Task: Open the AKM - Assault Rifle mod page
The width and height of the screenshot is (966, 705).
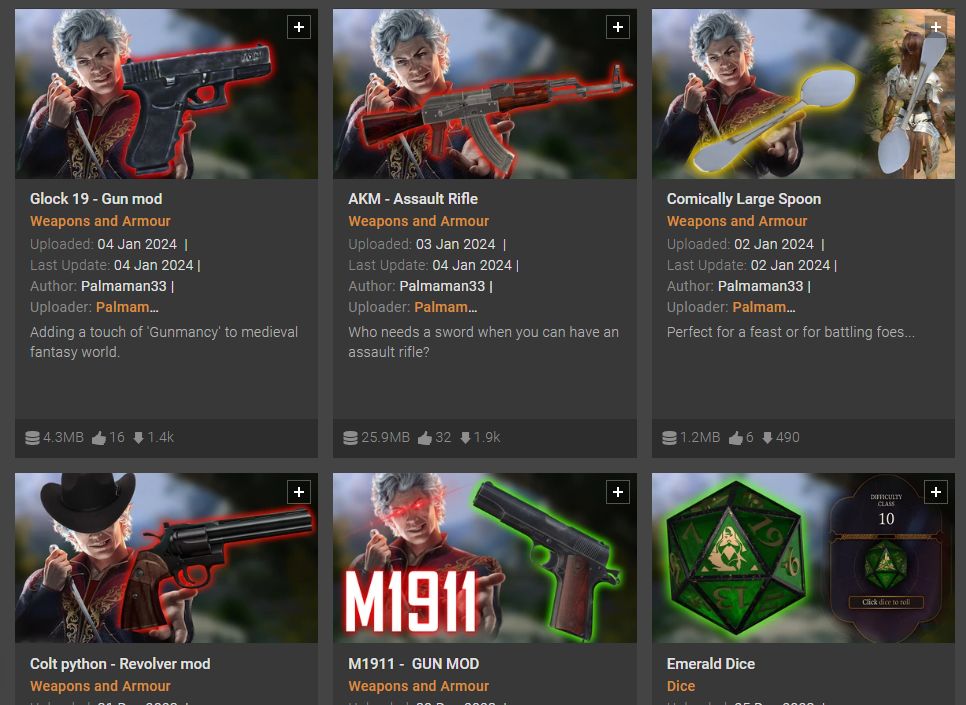Action: (x=413, y=199)
